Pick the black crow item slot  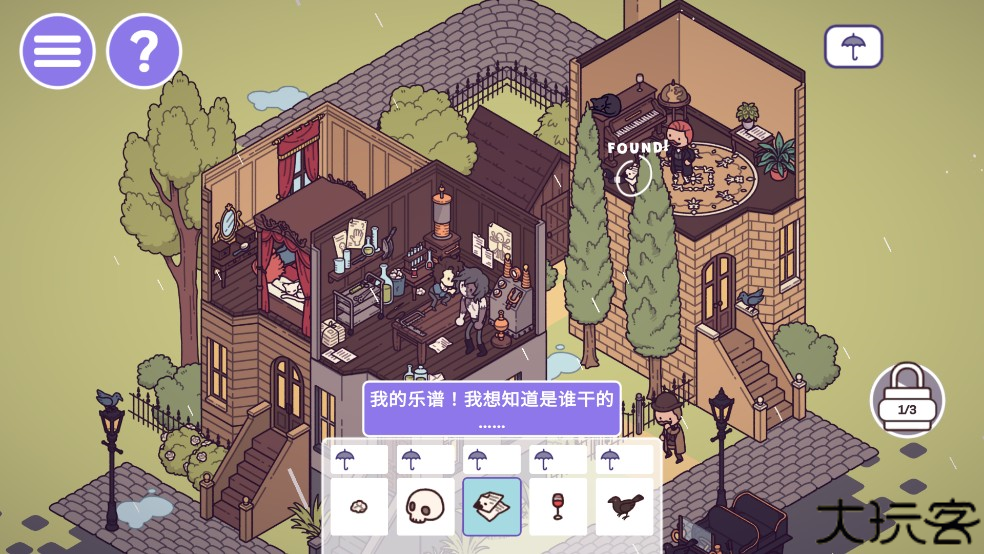[624, 507]
